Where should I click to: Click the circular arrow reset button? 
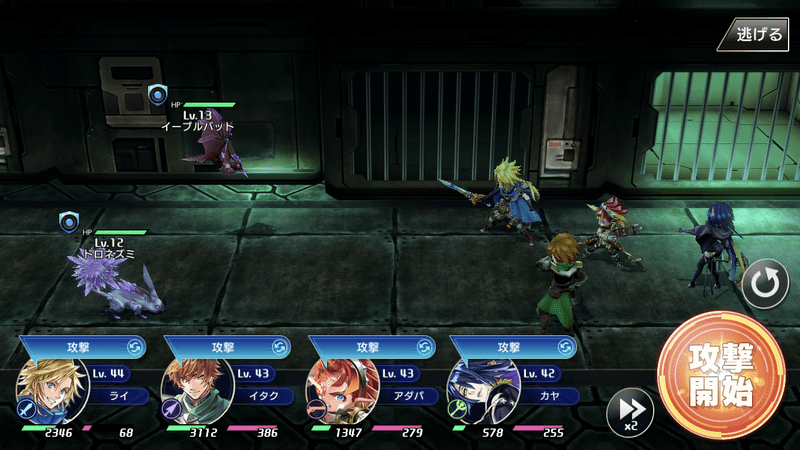(x=765, y=285)
